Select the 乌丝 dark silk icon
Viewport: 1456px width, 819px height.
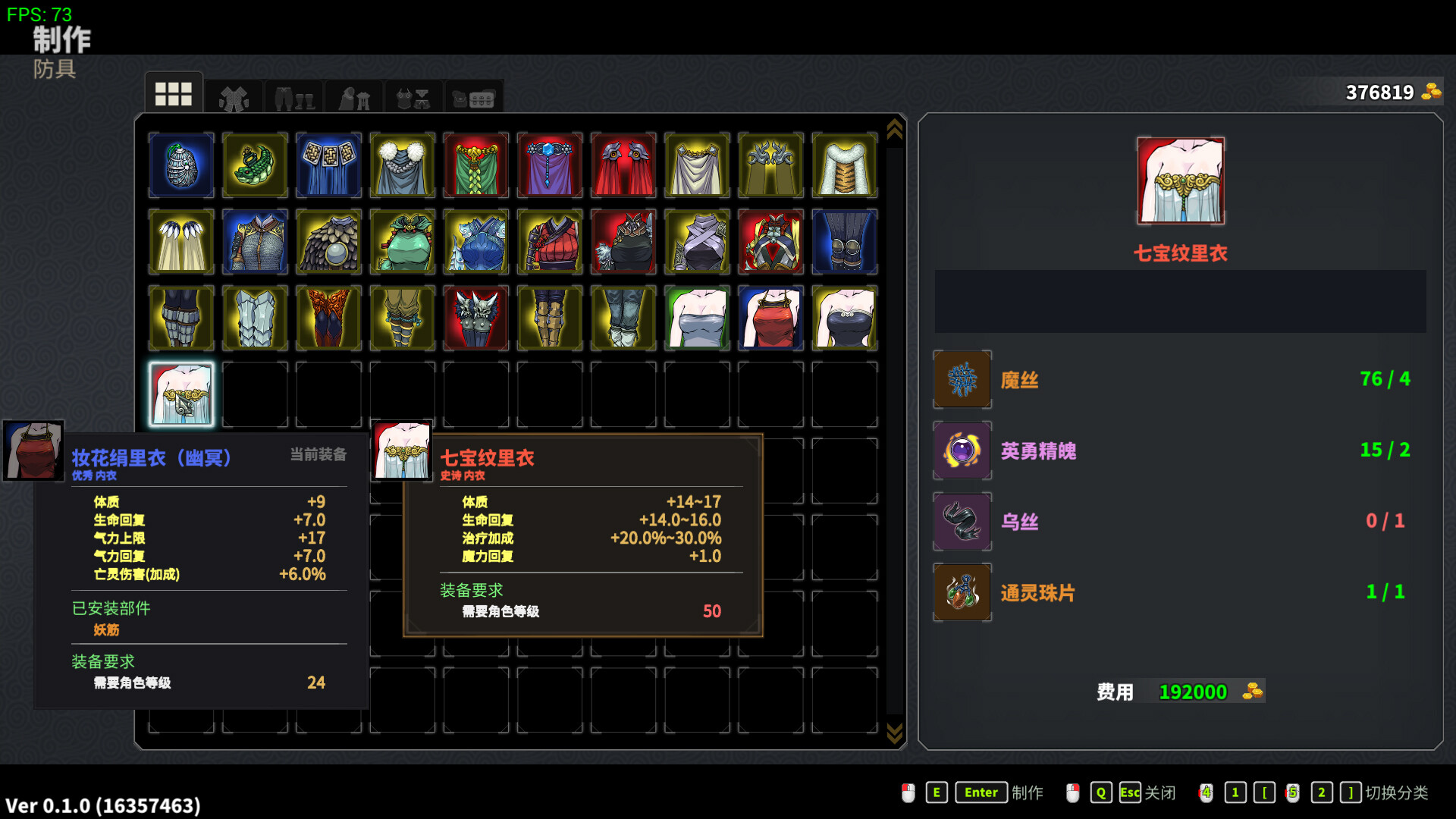[962, 521]
